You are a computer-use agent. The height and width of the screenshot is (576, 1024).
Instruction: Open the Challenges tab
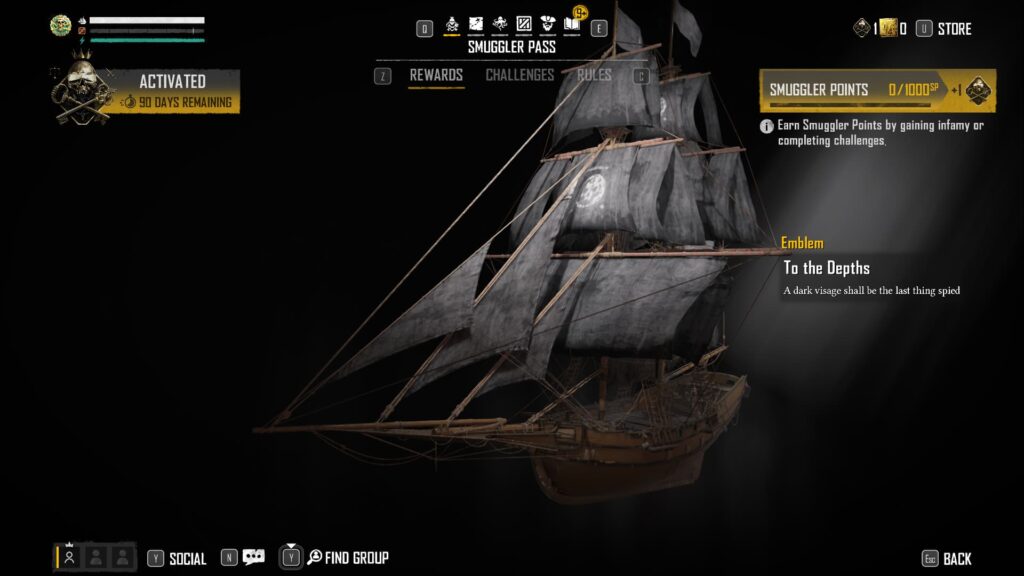point(519,76)
